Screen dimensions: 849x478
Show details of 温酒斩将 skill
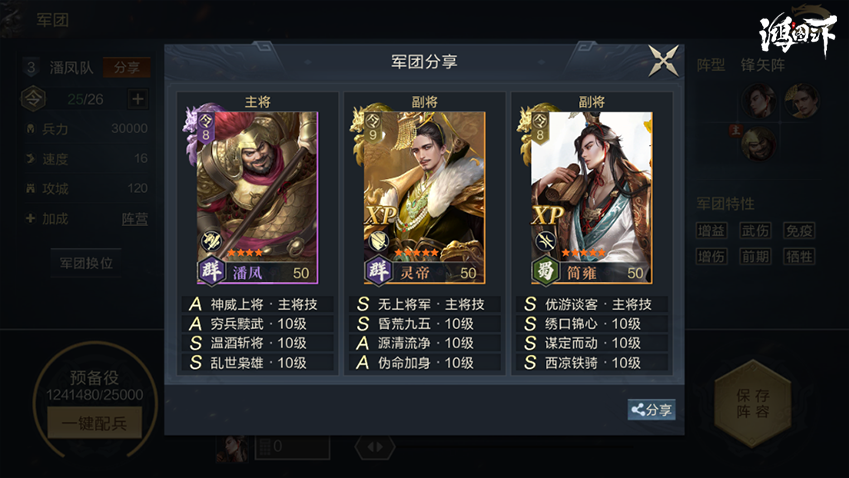(x=257, y=343)
